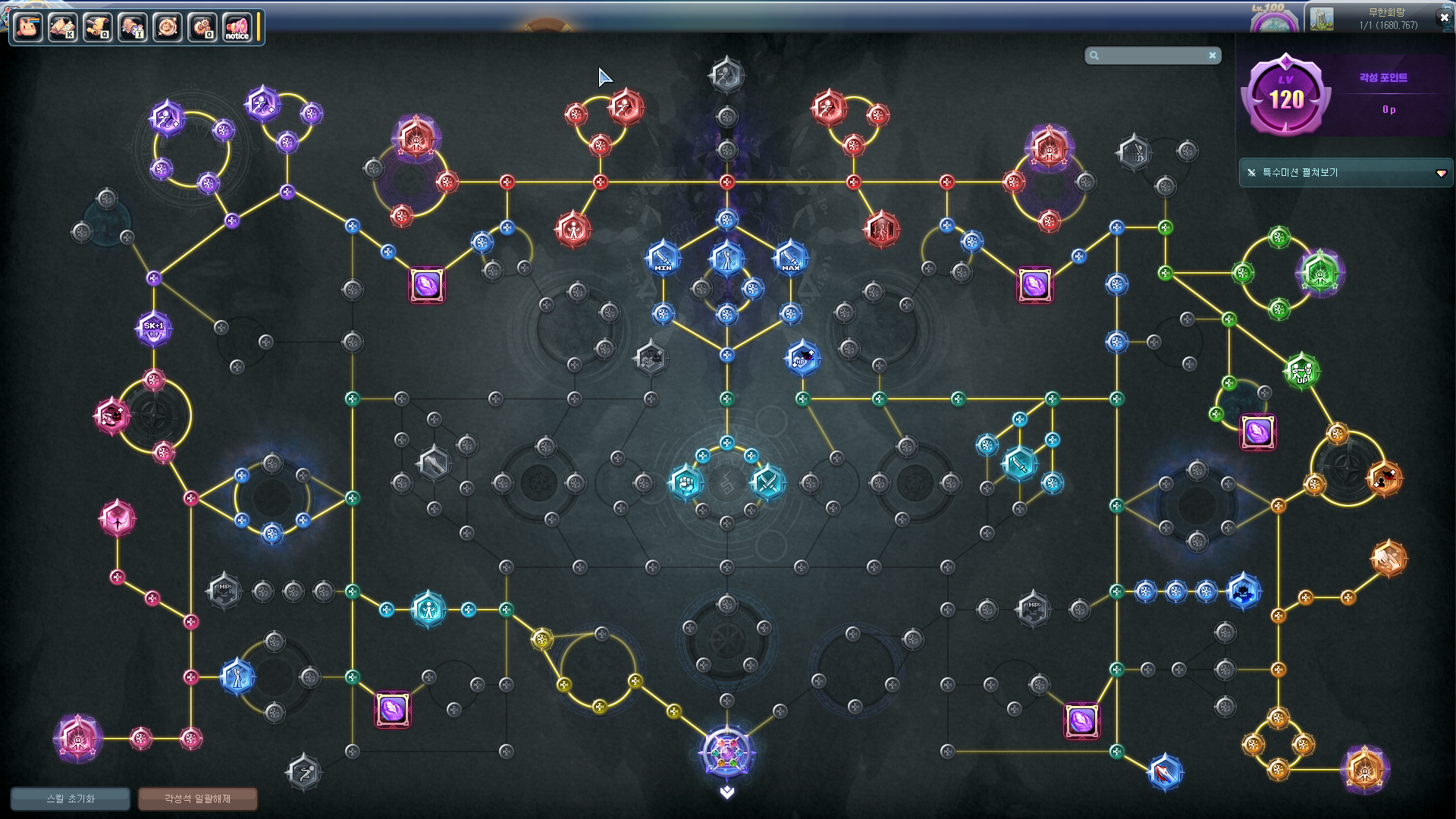Open the pink bunny character menu icon
This screenshot has height=819, width=1456.
coord(28,27)
